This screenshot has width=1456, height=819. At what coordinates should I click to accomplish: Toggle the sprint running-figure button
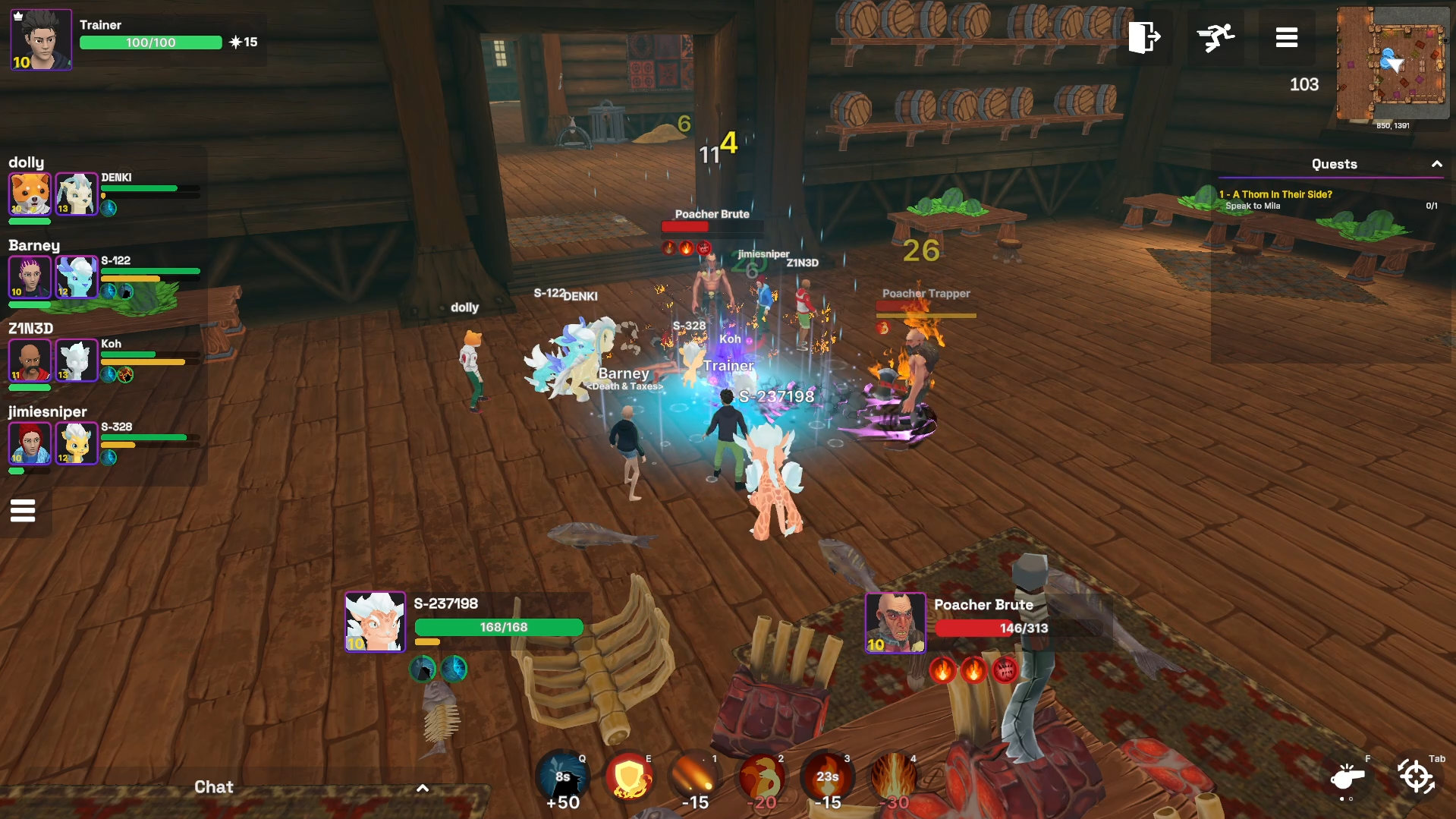pyautogui.click(x=1215, y=37)
